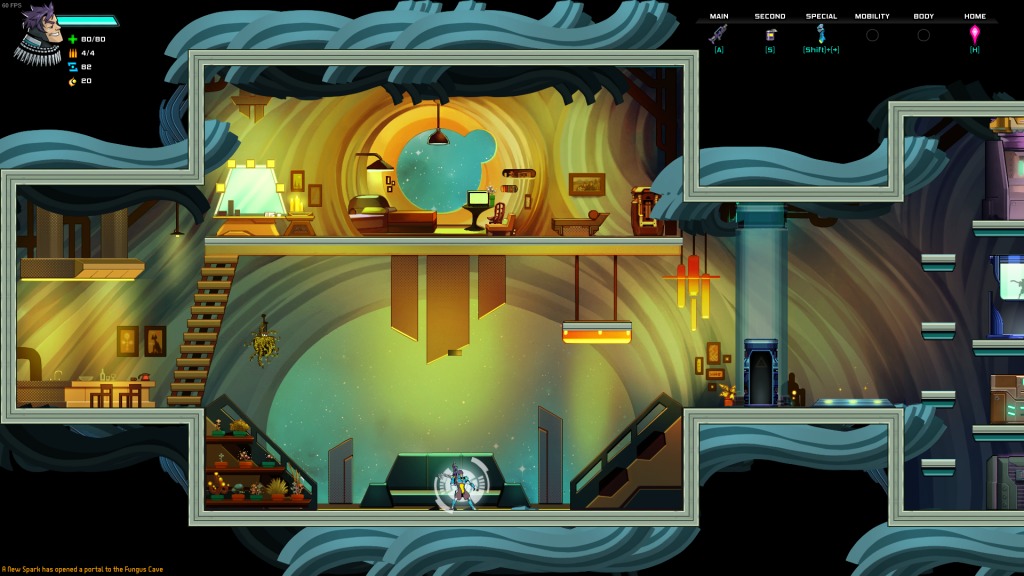Select the empty BODY slot
The height and width of the screenshot is (576, 1024).
click(923, 35)
